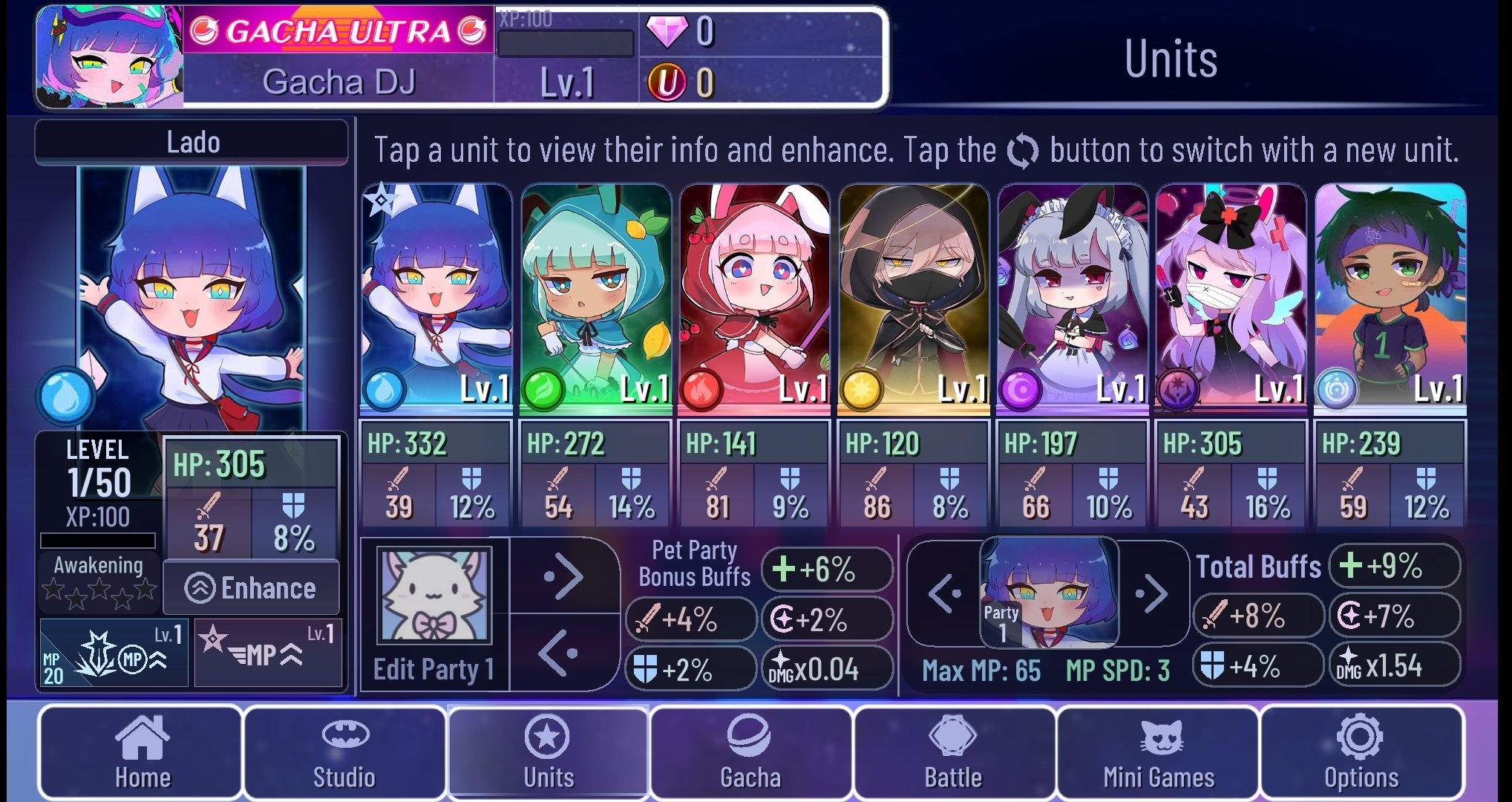
Task: Switch to the next party member via right arrow
Action: tap(1153, 594)
